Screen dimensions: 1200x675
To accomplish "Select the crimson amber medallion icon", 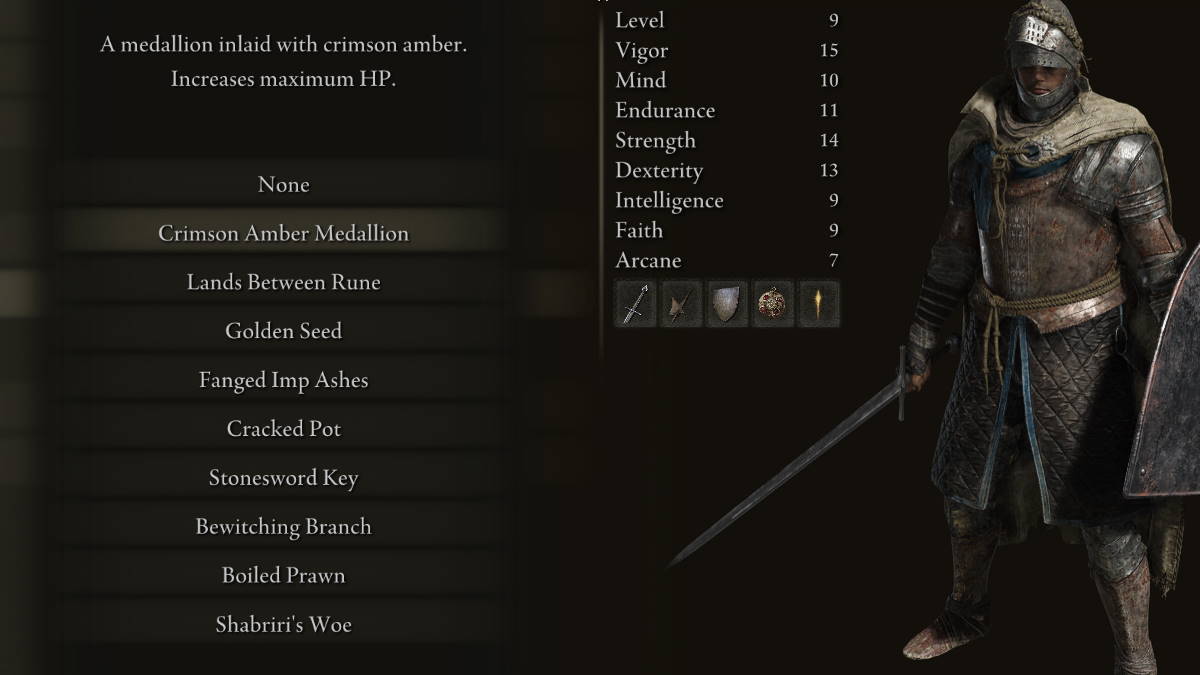I will coord(773,304).
